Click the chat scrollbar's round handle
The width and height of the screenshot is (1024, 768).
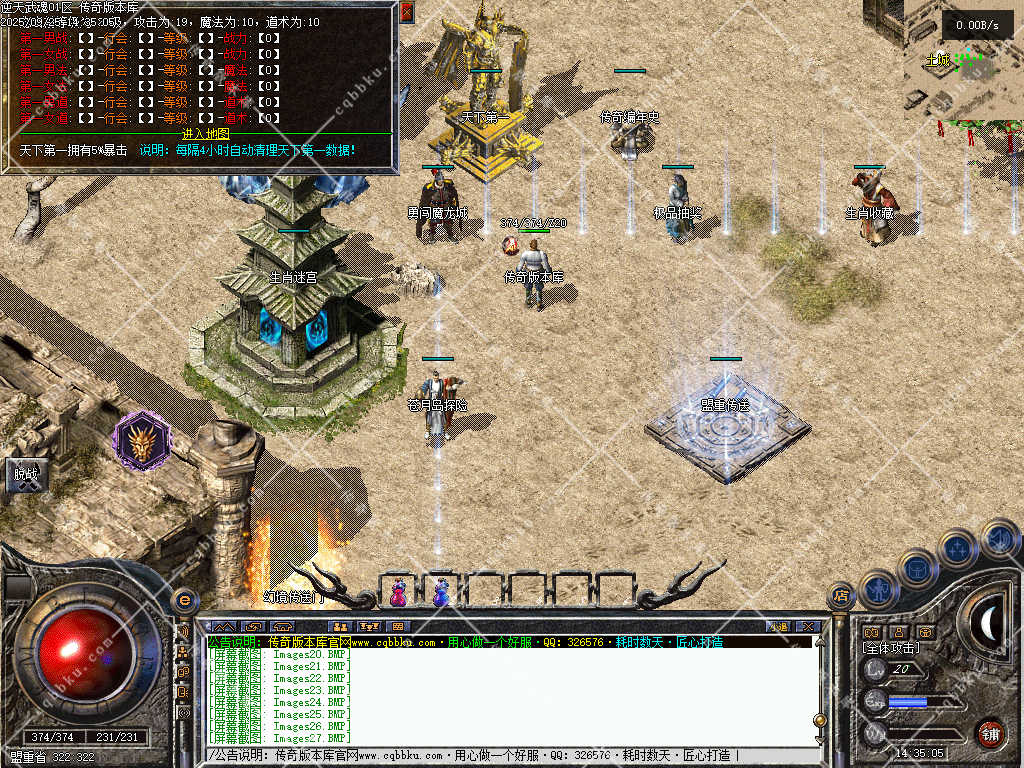pyautogui.click(x=820, y=719)
